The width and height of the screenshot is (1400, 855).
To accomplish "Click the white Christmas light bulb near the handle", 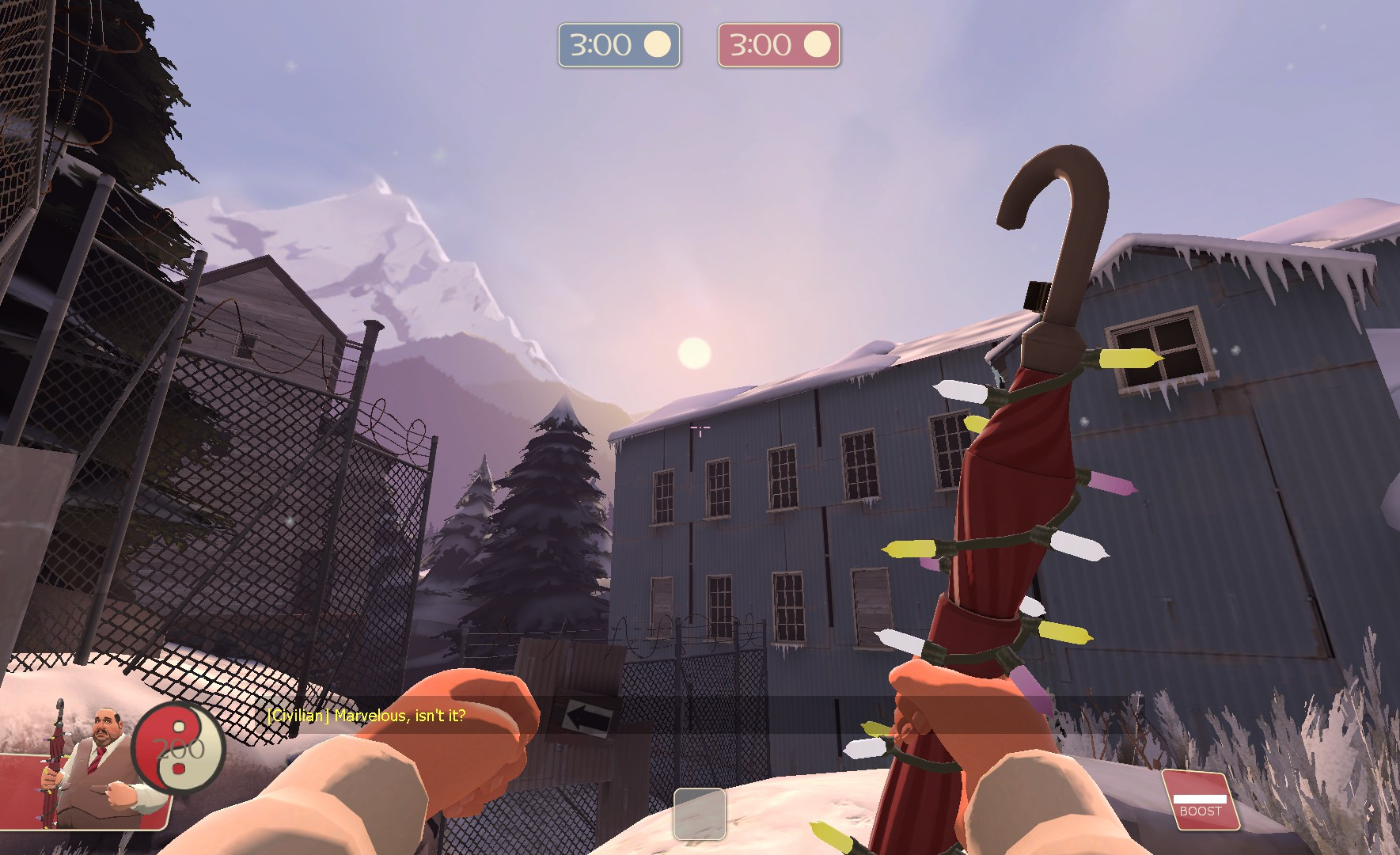I will coord(960,393).
